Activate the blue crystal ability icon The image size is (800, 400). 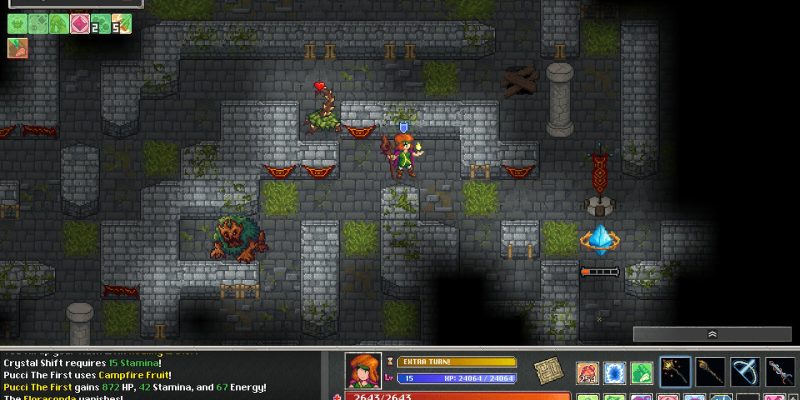coord(614,371)
